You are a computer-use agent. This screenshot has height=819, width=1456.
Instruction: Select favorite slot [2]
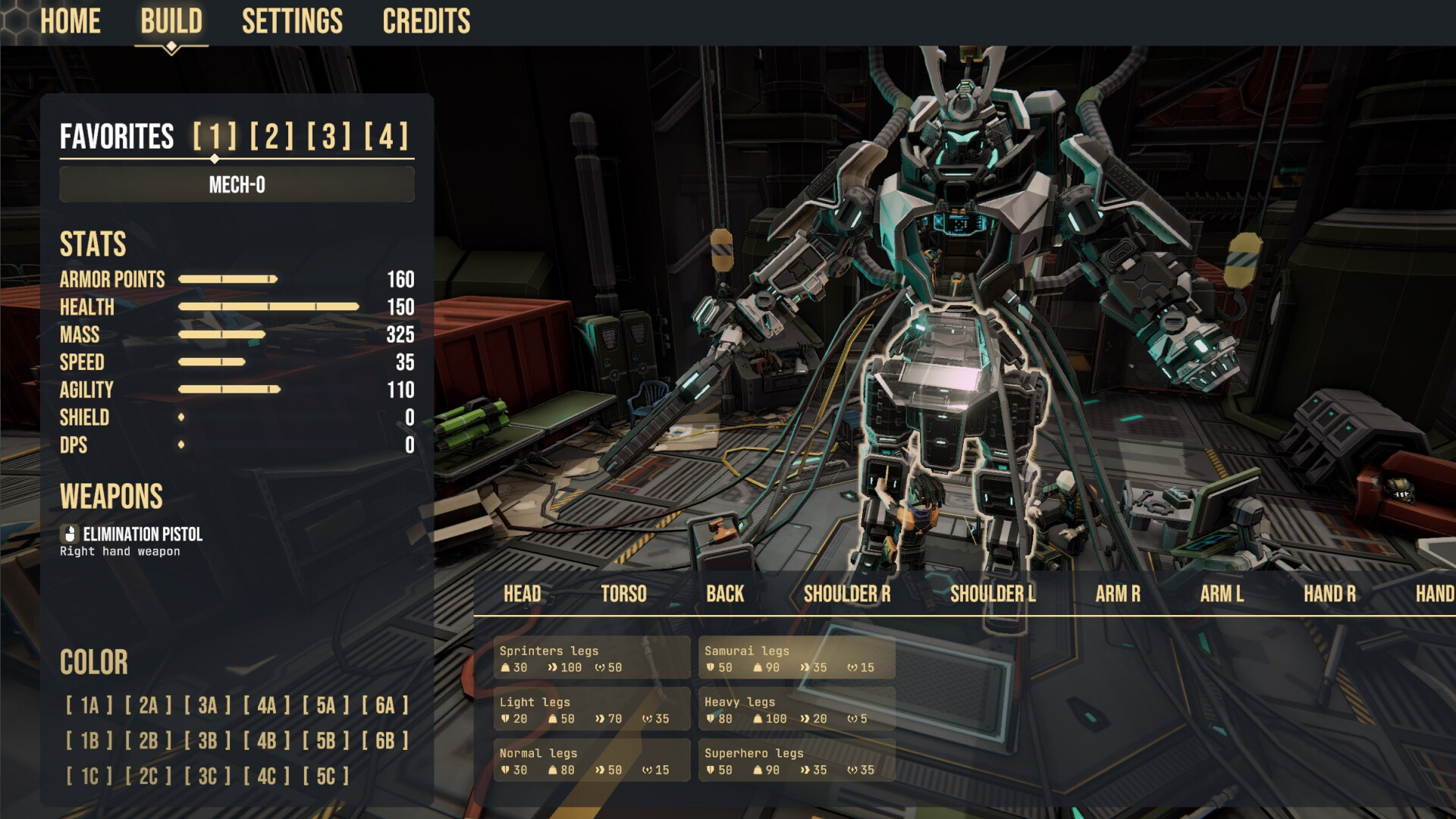pyautogui.click(x=271, y=136)
